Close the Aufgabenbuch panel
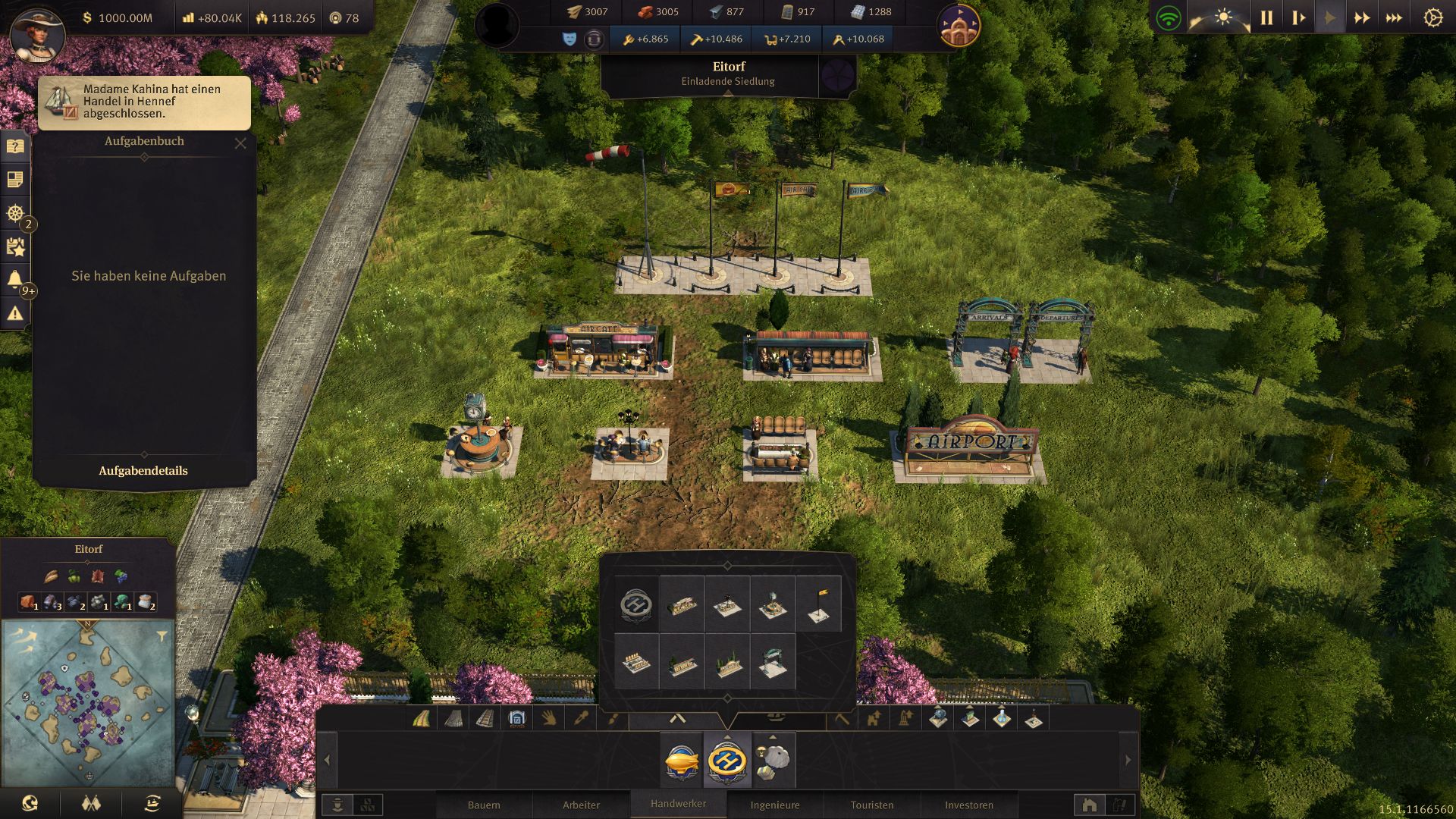The height and width of the screenshot is (819, 1456). (x=240, y=143)
